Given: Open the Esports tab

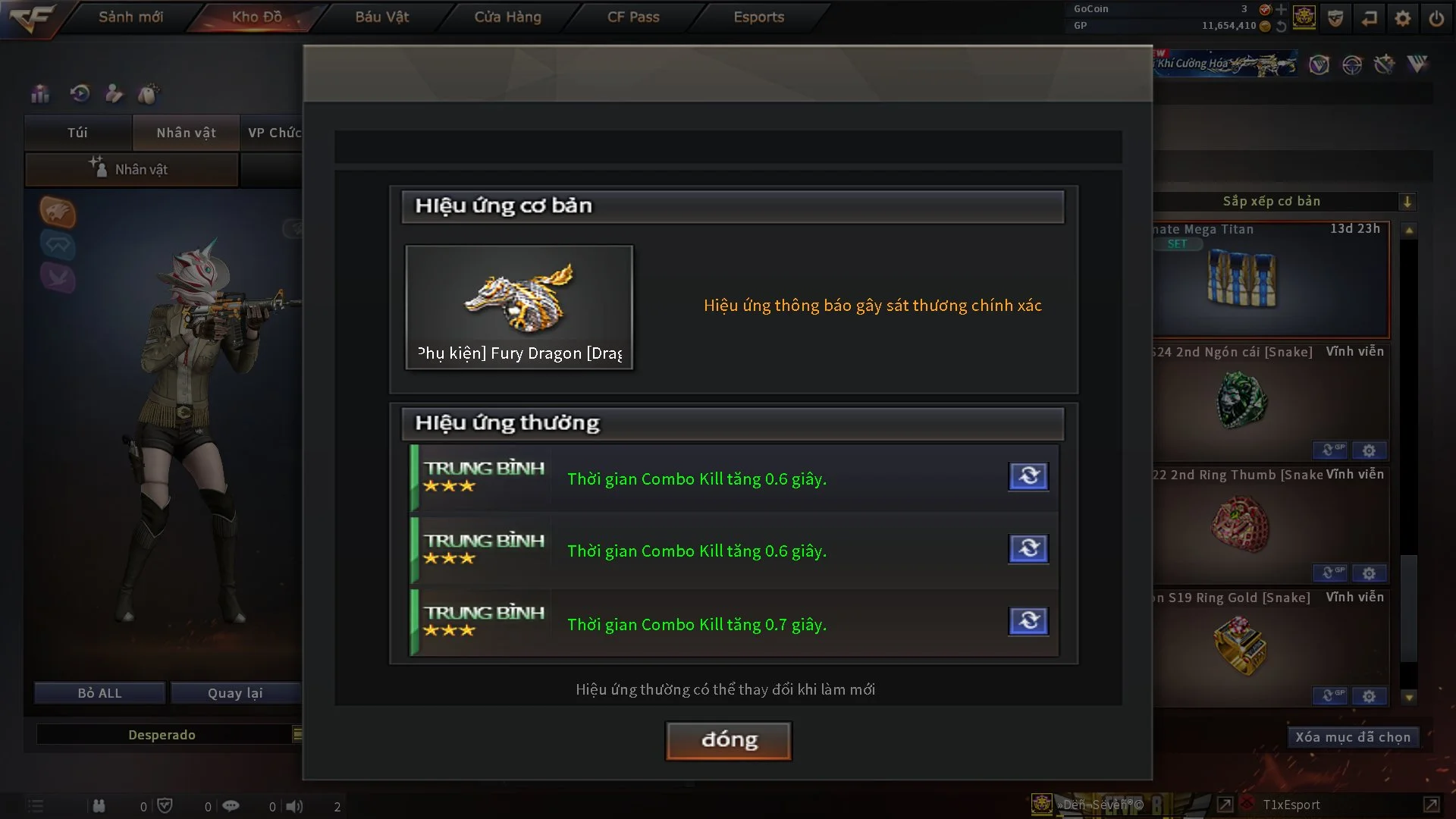Looking at the screenshot, I should 758,17.
